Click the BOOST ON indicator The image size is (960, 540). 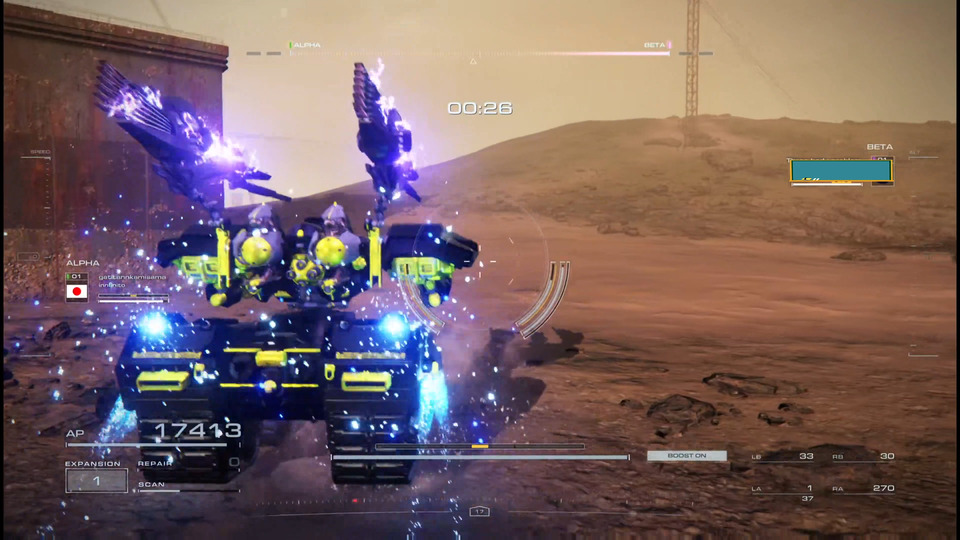pyautogui.click(x=687, y=456)
